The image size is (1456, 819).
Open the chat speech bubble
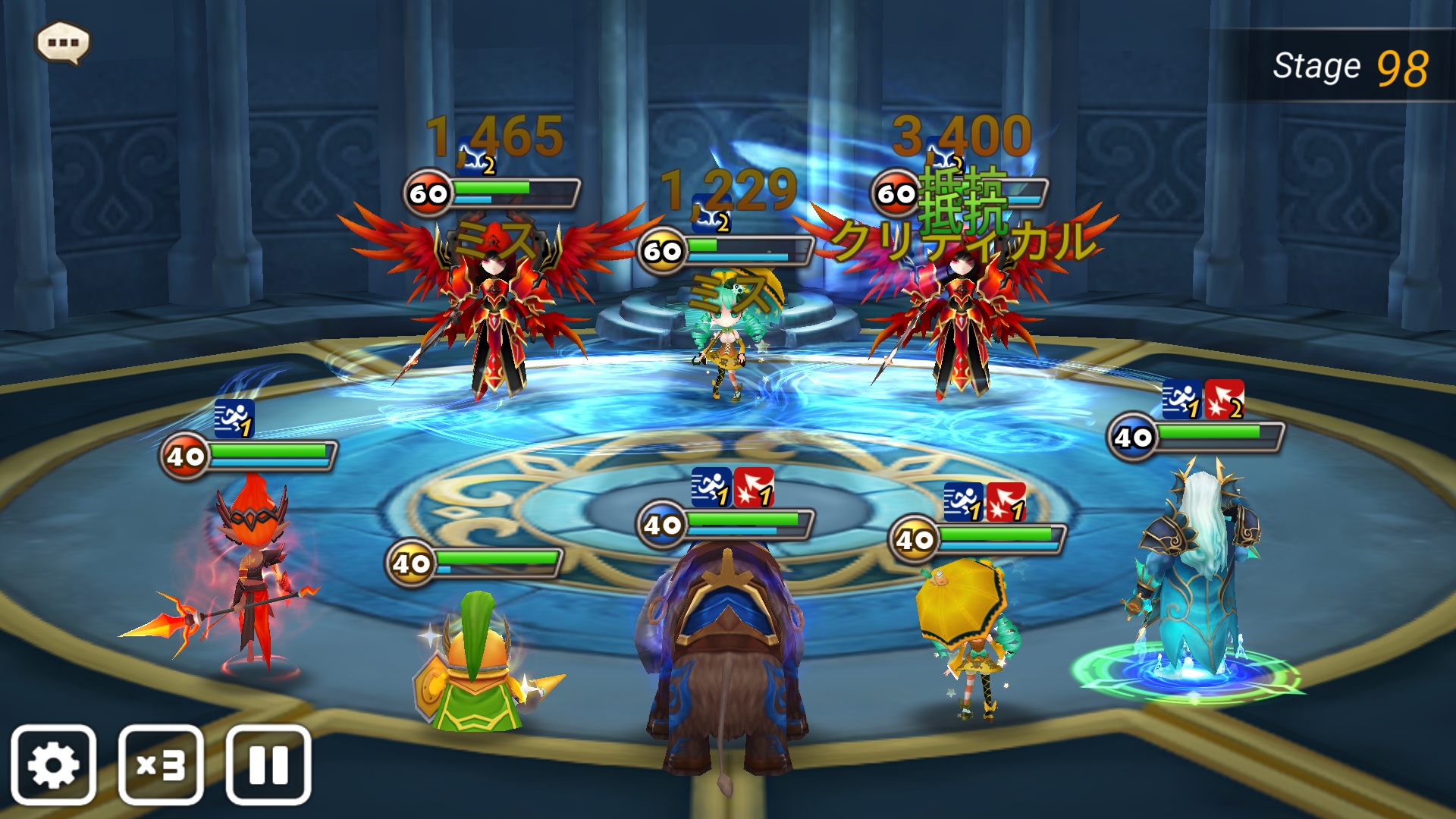click(63, 42)
